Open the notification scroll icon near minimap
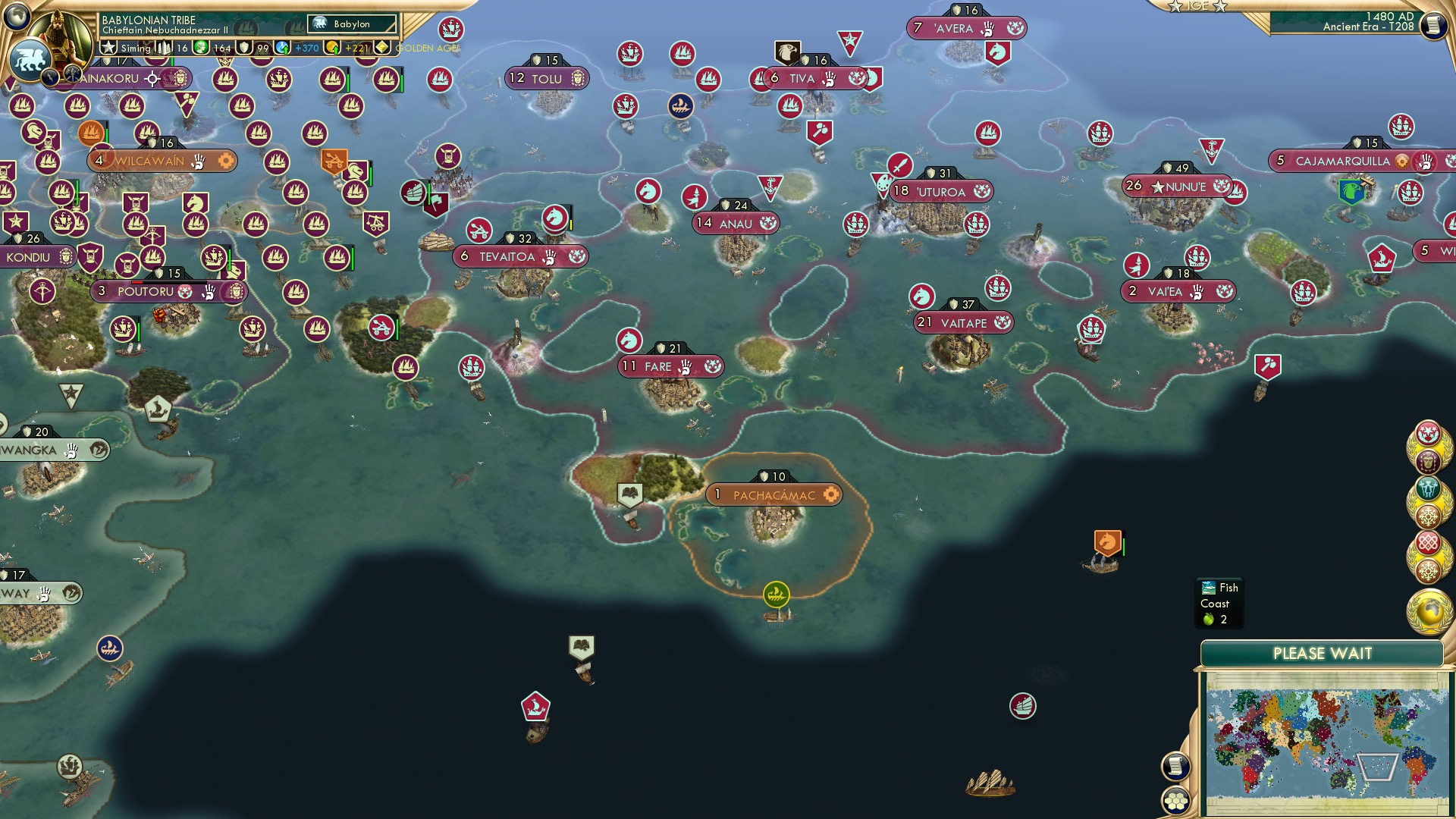Screen dimensions: 1456x819 point(1176,767)
